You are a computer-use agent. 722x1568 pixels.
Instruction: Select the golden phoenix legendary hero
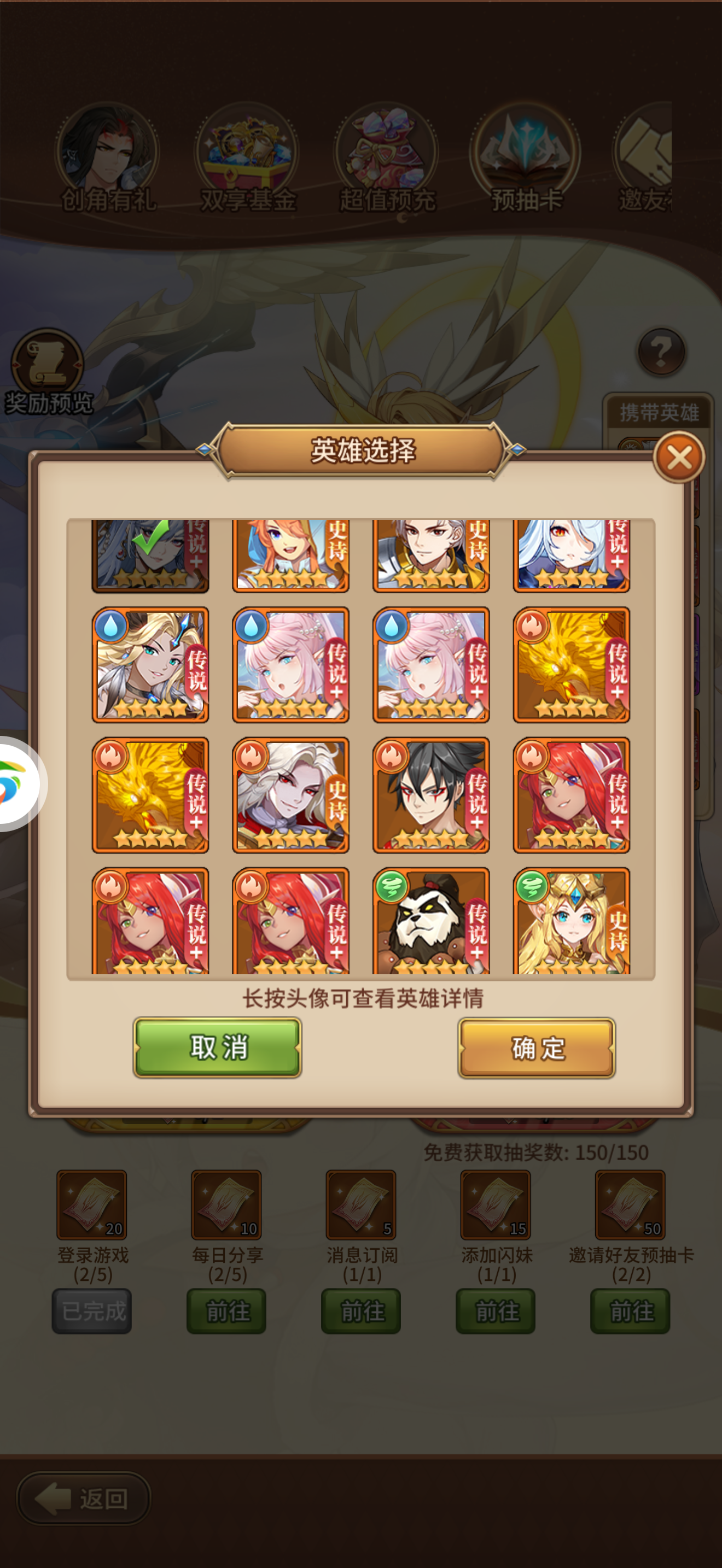point(571,665)
